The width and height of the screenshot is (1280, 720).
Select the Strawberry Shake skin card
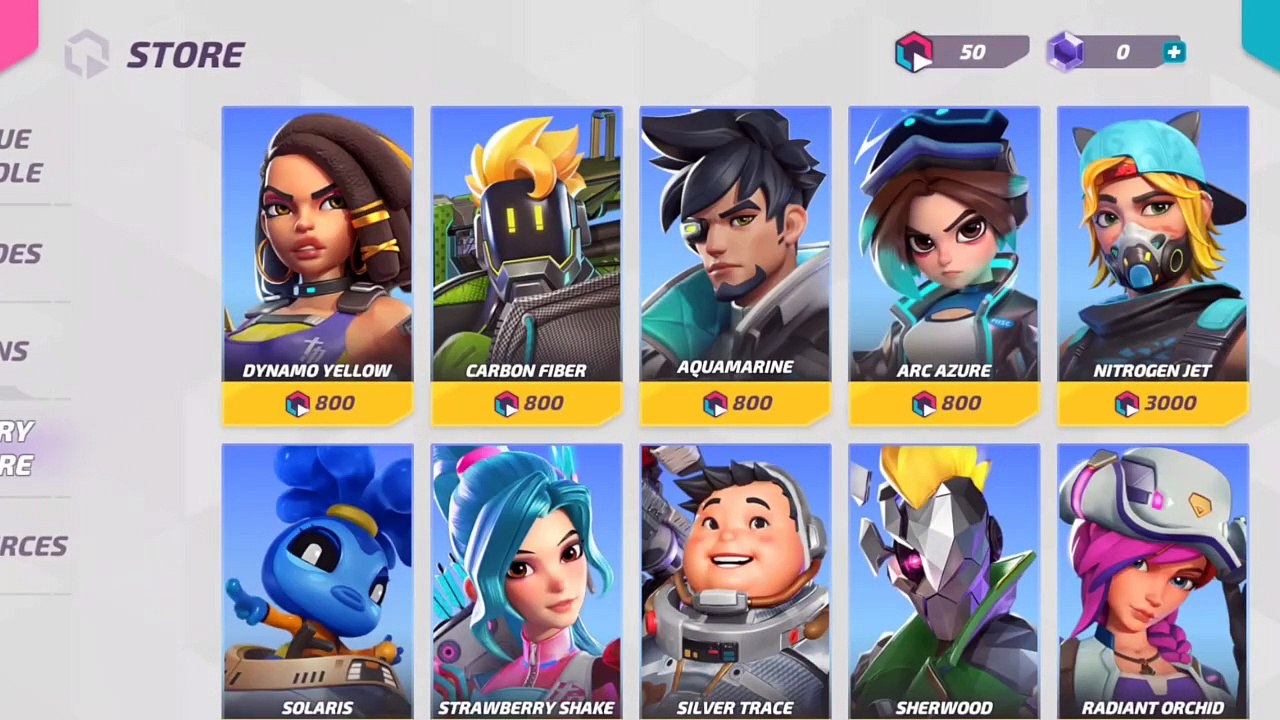pyautogui.click(x=526, y=580)
